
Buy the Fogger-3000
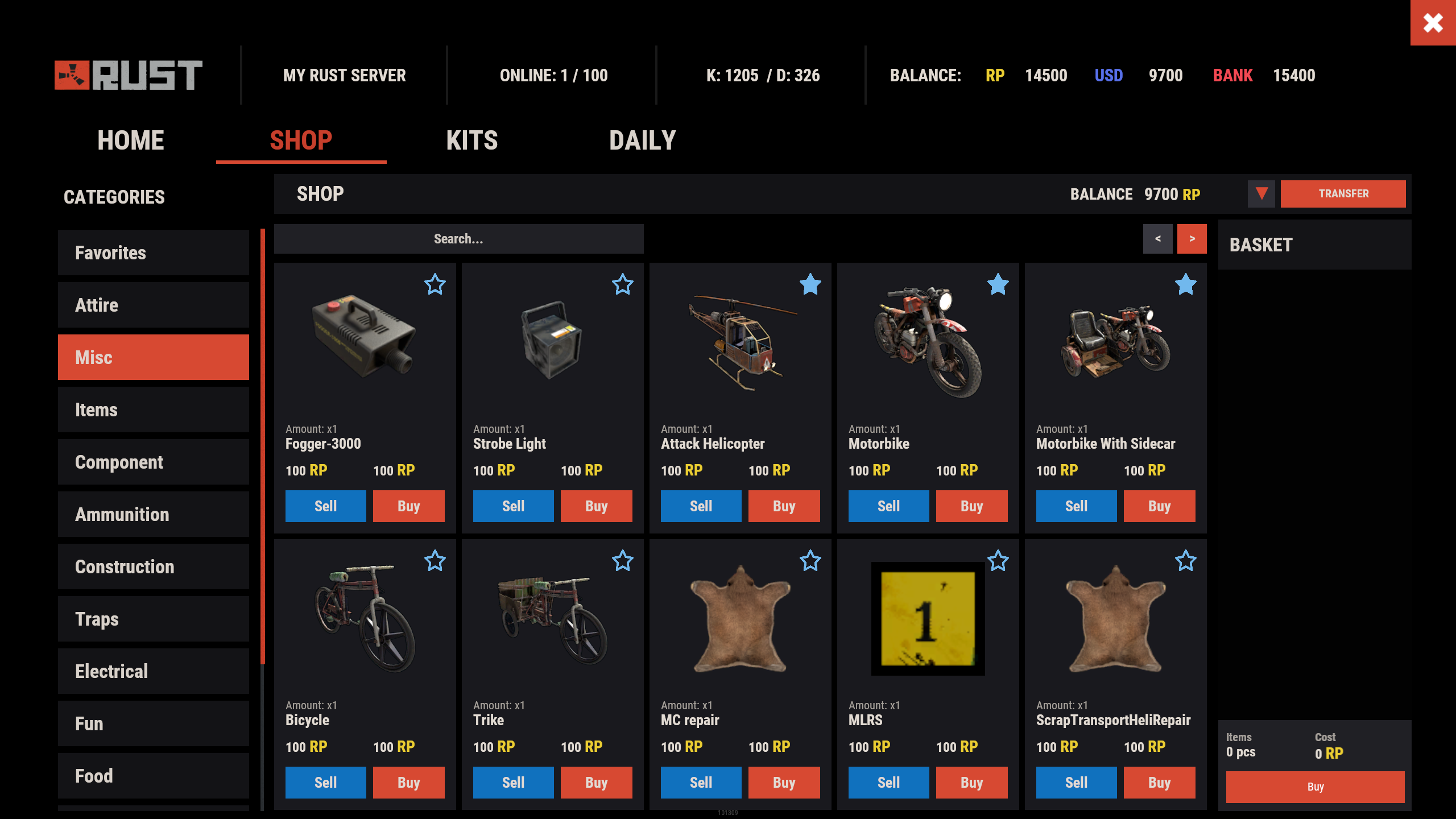coord(408,506)
